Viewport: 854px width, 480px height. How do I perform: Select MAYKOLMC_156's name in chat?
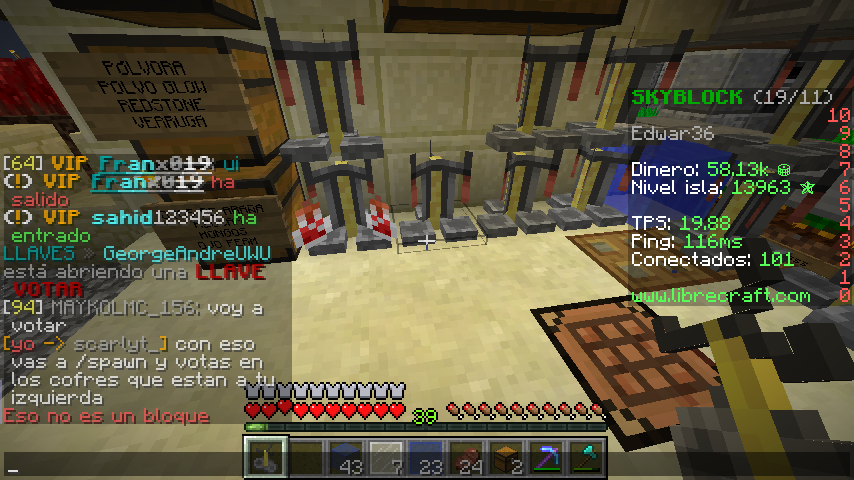click(x=97, y=308)
